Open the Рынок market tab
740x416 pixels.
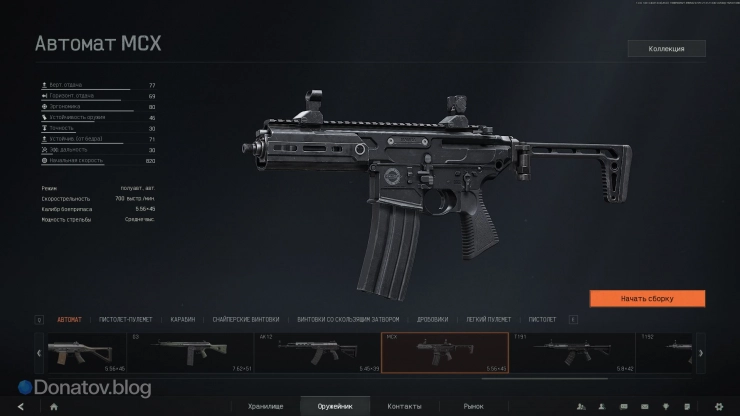pos(473,407)
